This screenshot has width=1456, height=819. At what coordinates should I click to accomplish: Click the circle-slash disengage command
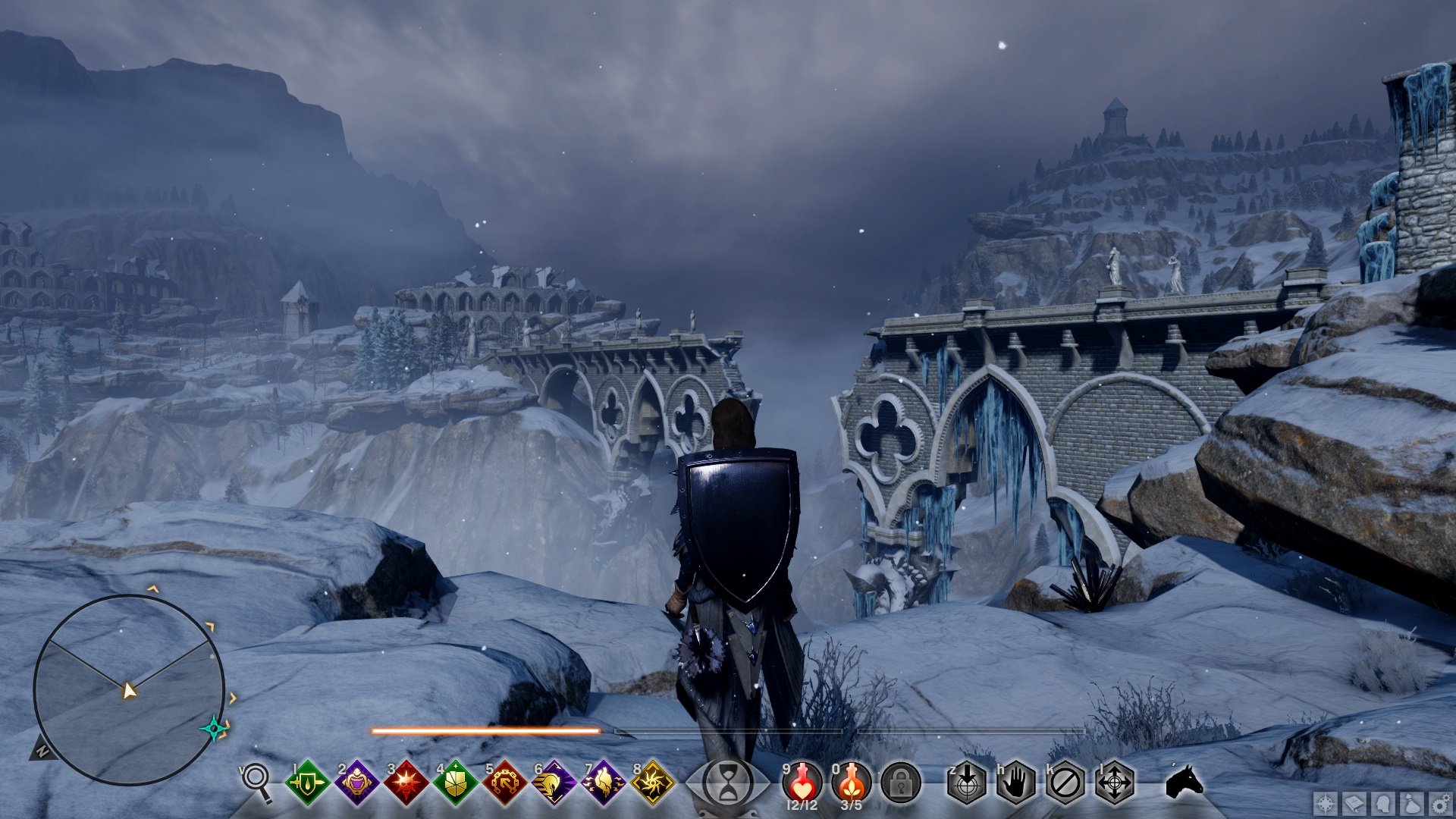coord(1065,783)
